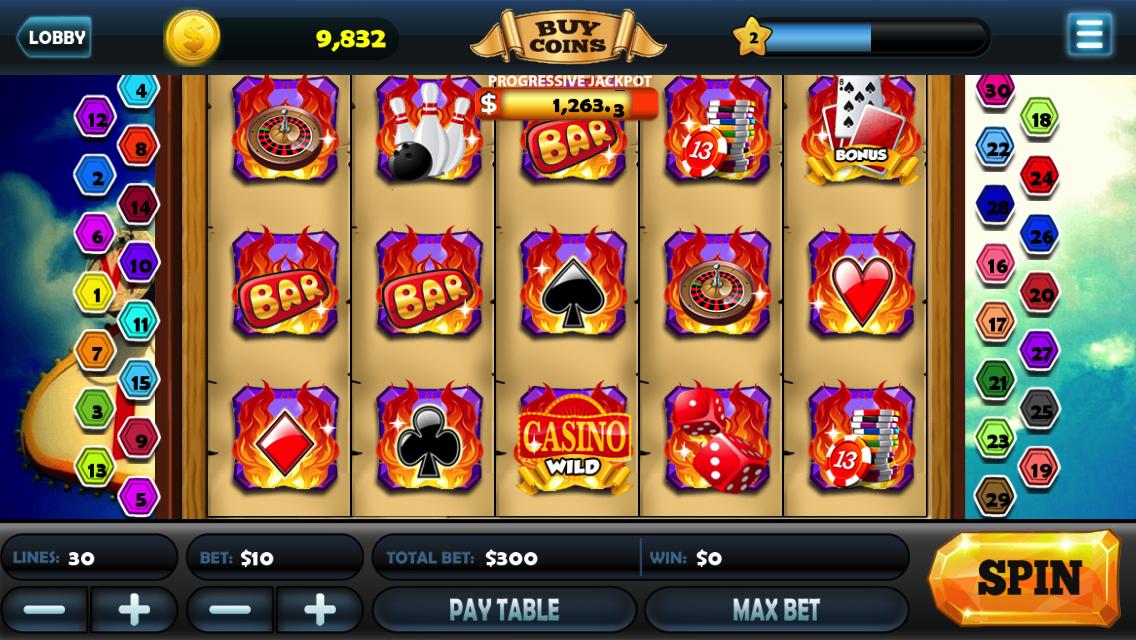The height and width of the screenshot is (640, 1136).
Task: Choose payline marker 19
Action: click(1040, 468)
